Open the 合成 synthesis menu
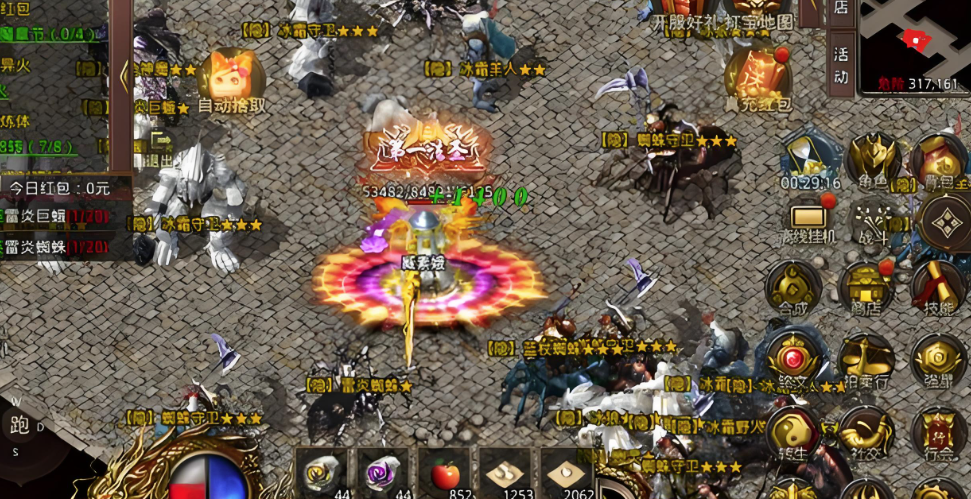 (x=793, y=289)
